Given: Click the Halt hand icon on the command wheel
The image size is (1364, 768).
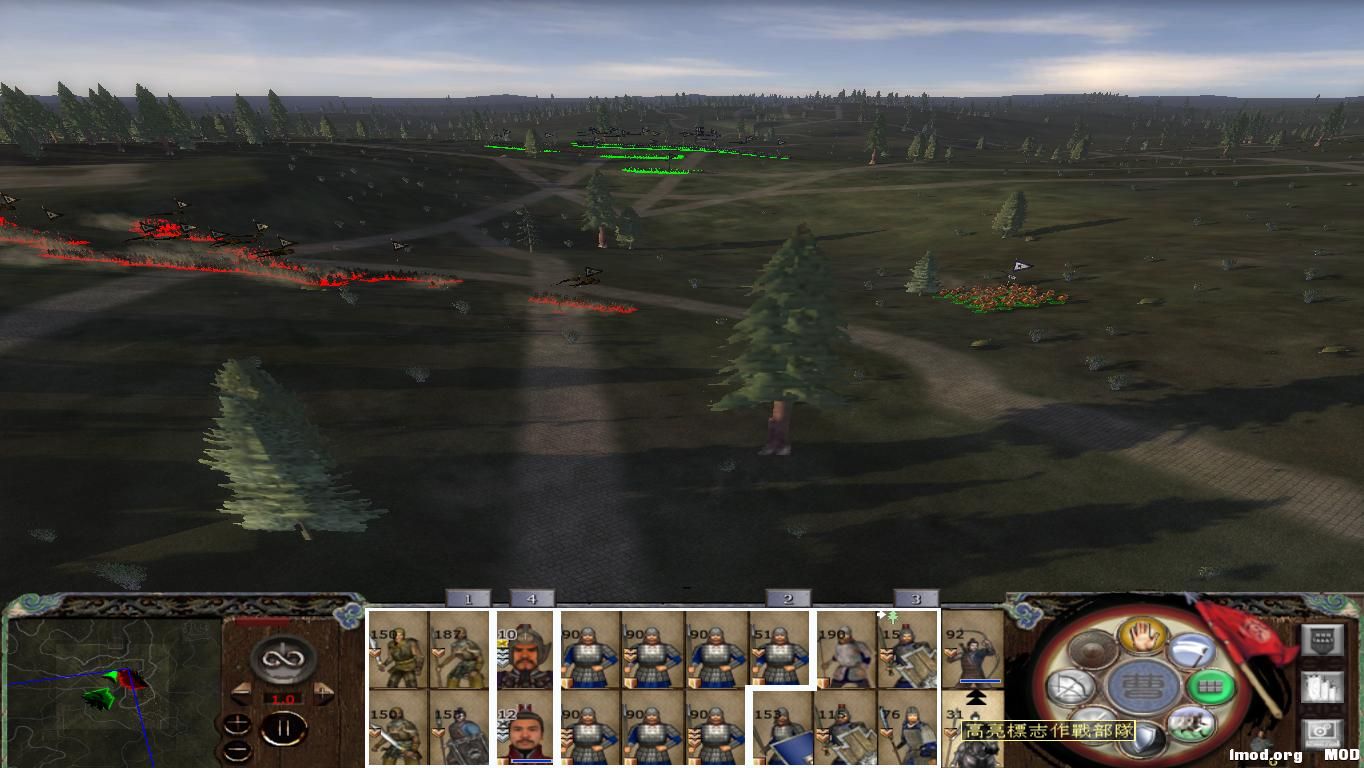Looking at the screenshot, I should click(x=1140, y=637).
